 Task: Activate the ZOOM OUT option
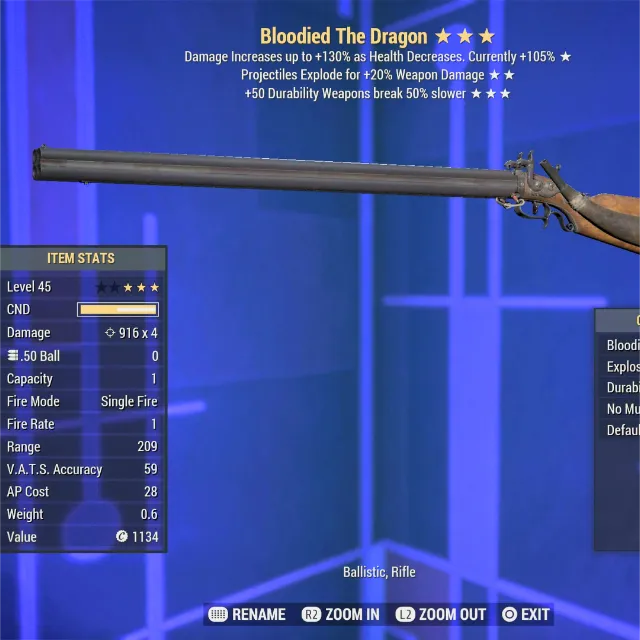pos(441,614)
